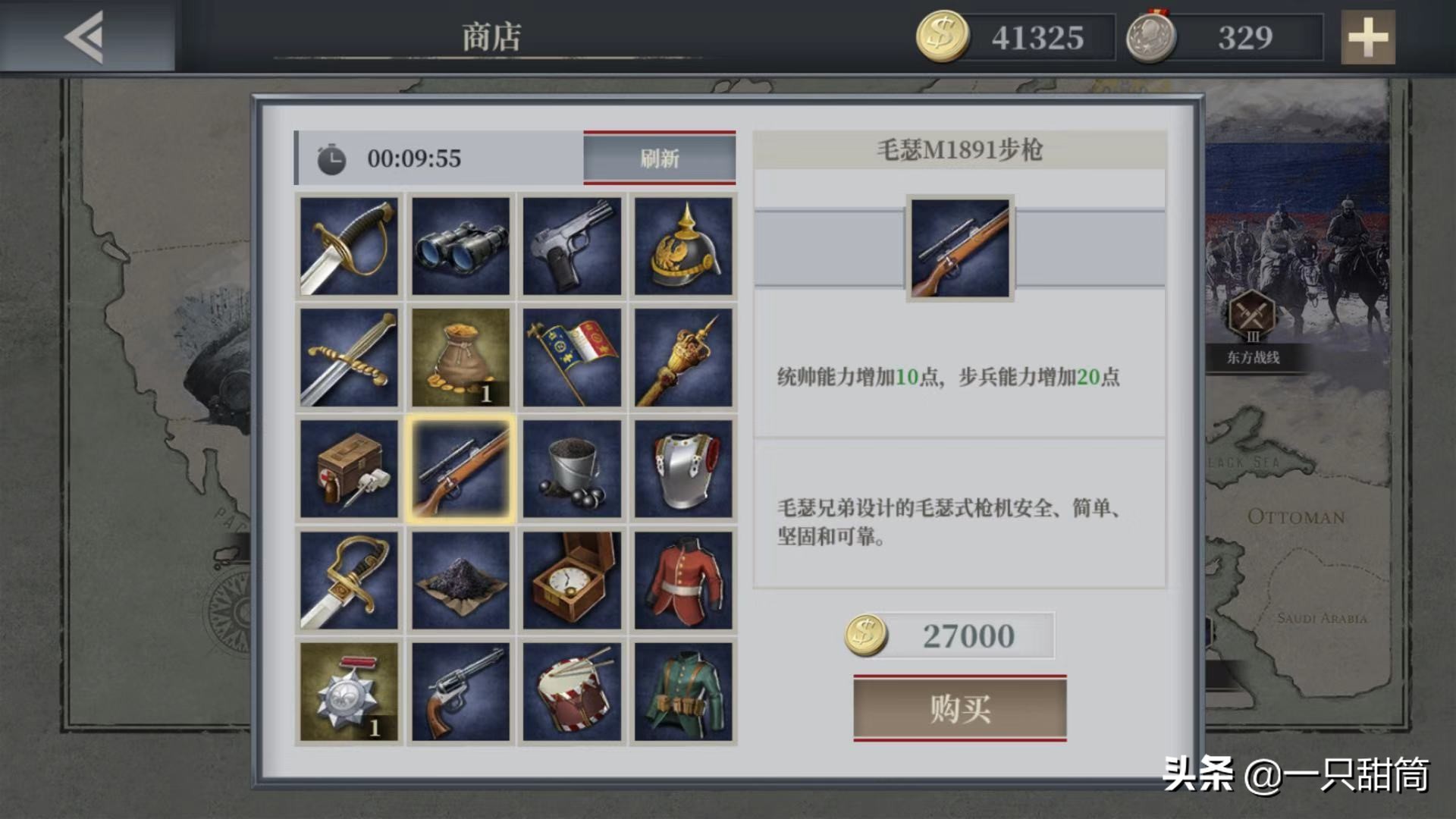Select the binoculars item in the shop
The height and width of the screenshot is (819, 1456).
(x=461, y=245)
